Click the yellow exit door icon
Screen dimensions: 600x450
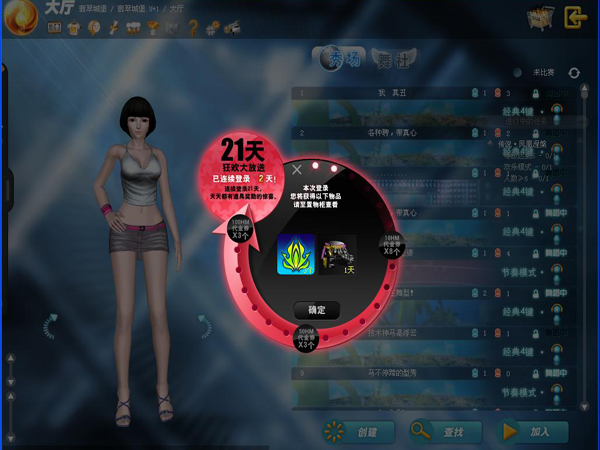(575, 17)
